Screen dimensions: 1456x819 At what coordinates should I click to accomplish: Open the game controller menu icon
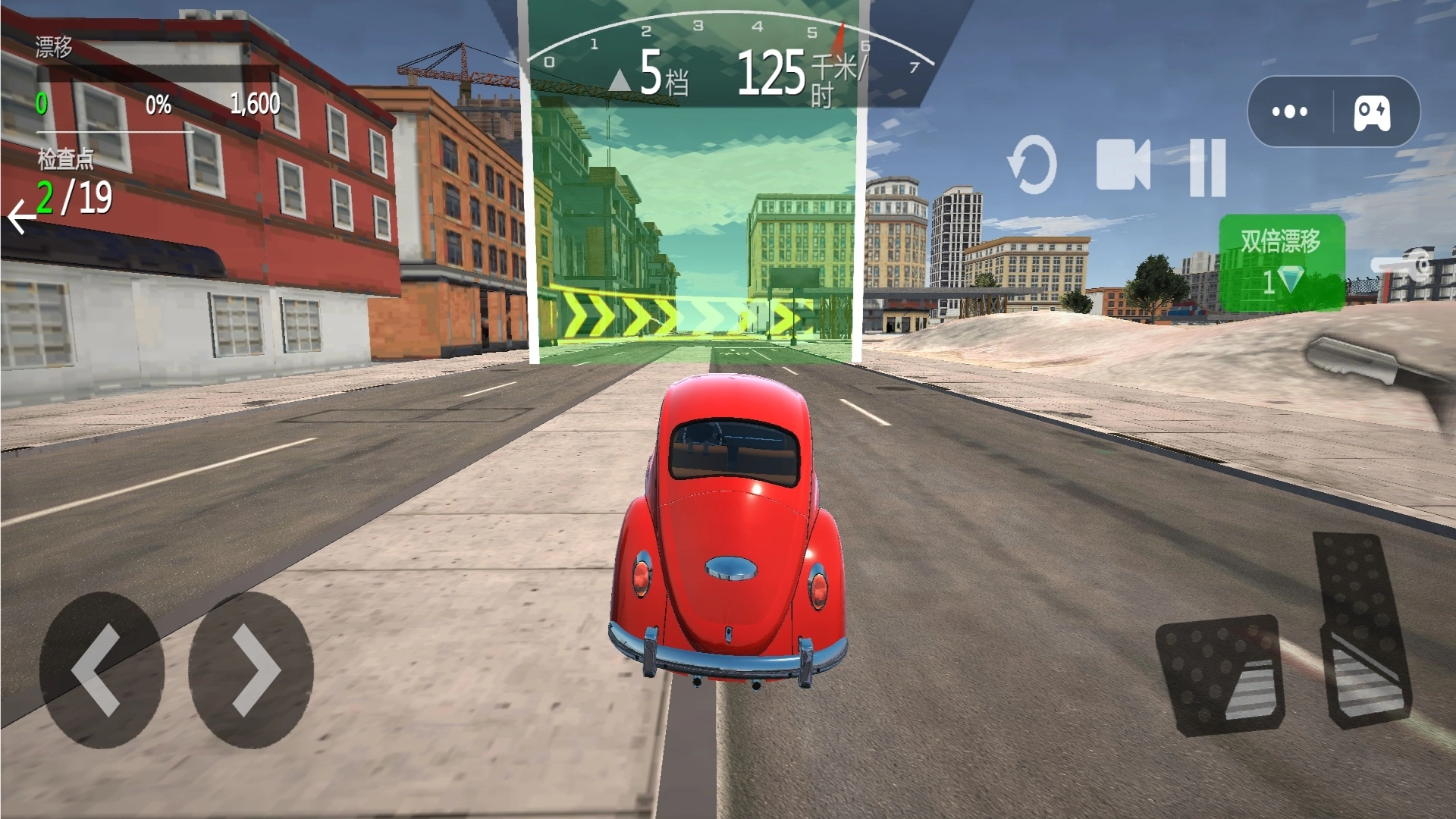click(1373, 112)
